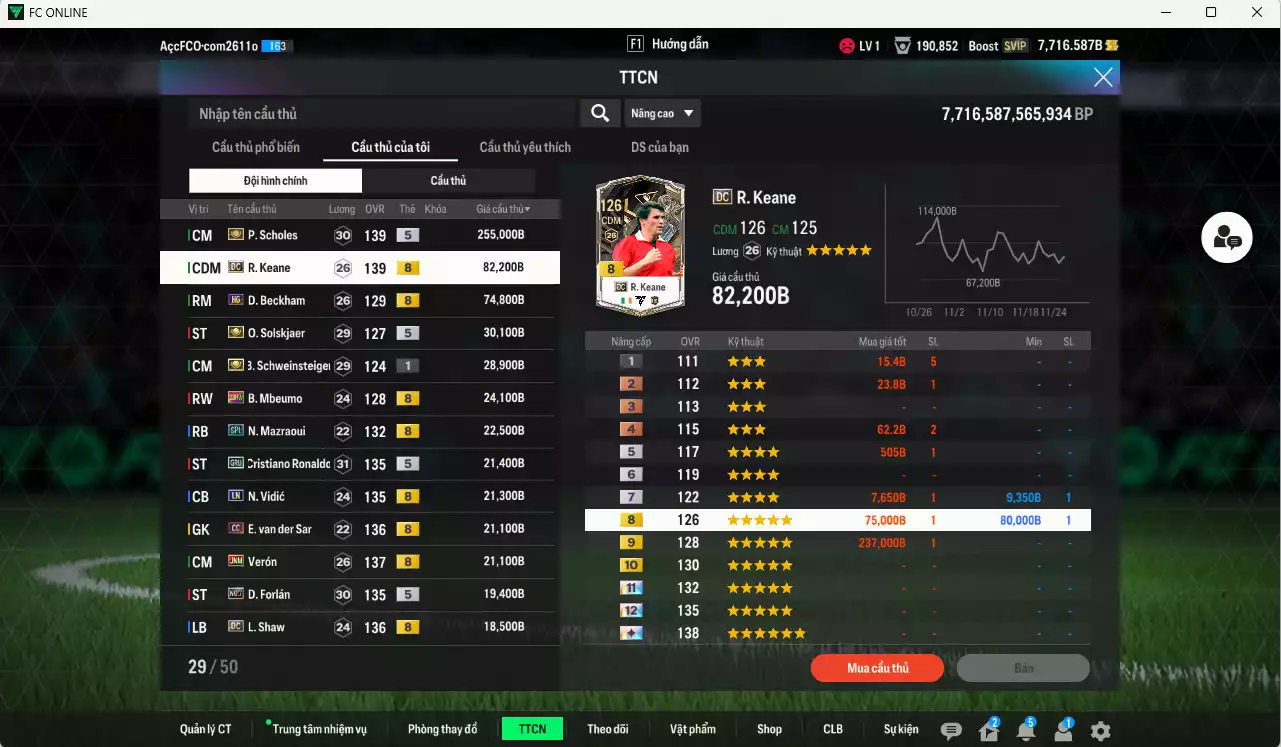Select the R. Keane player card thumbnail
Viewport: 1281px width, 747px height.
640,245
